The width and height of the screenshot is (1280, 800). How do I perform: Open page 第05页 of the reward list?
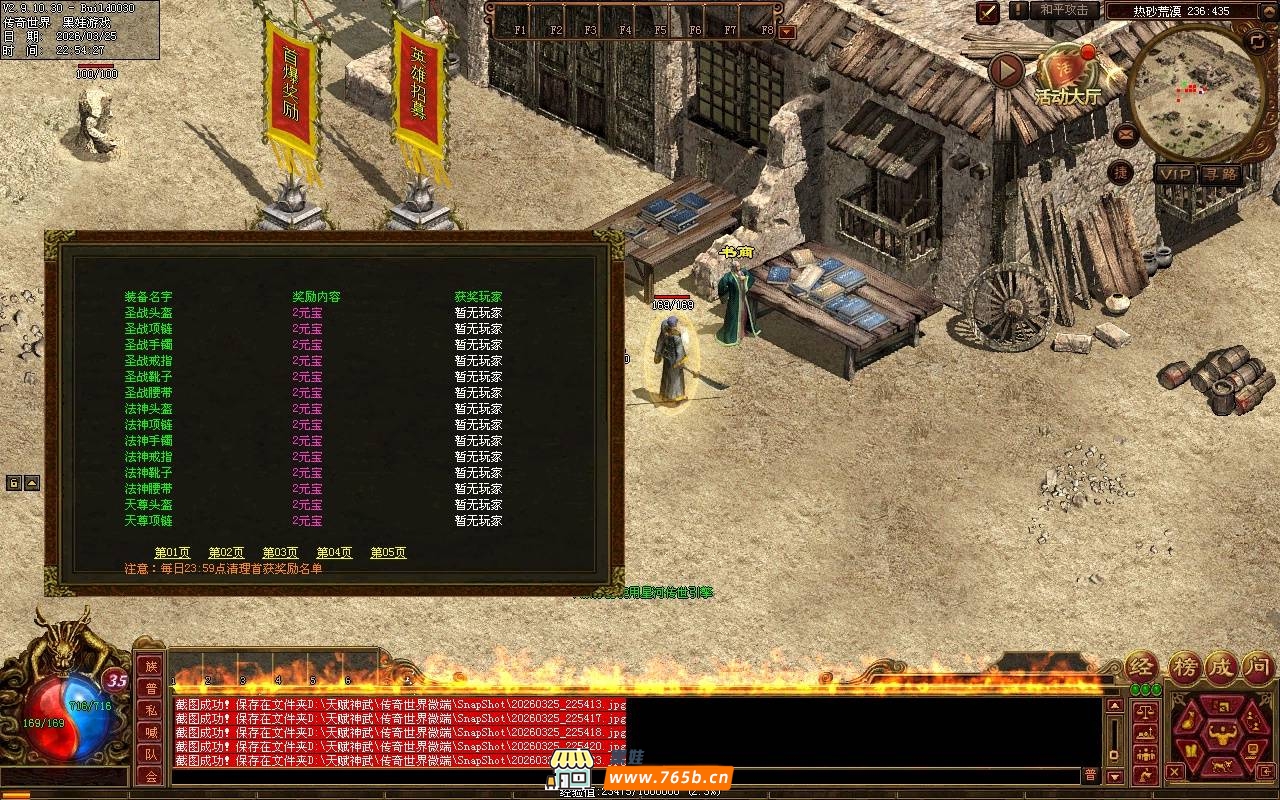pyautogui.click(x=388, y=553)
